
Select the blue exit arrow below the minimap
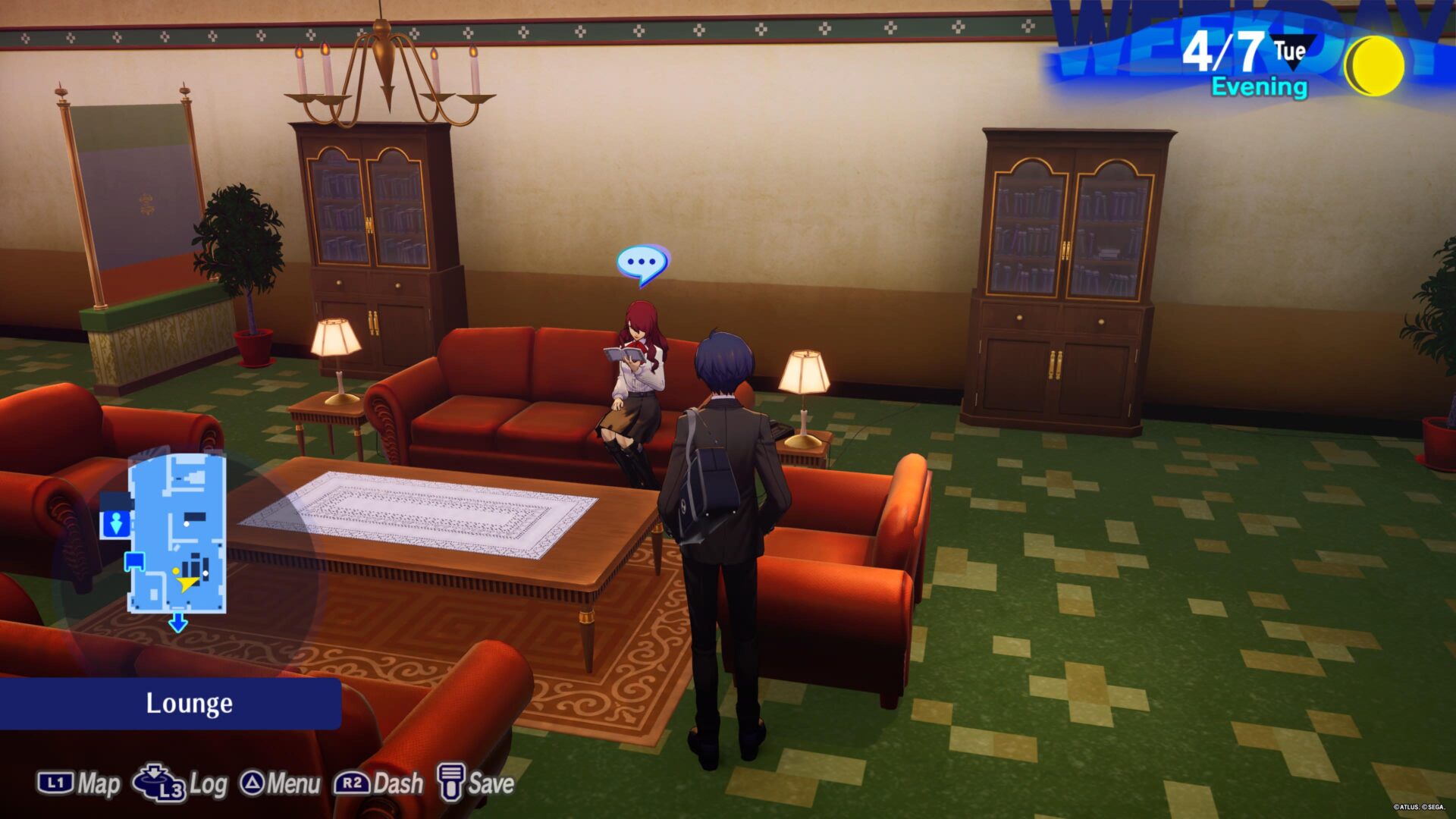pos(177,623)
